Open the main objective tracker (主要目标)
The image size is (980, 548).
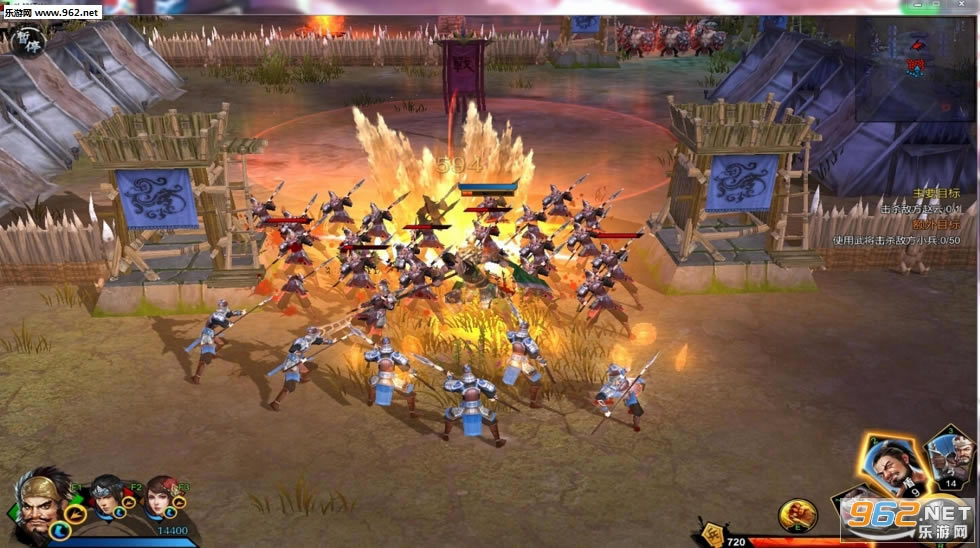coord(935,194)
